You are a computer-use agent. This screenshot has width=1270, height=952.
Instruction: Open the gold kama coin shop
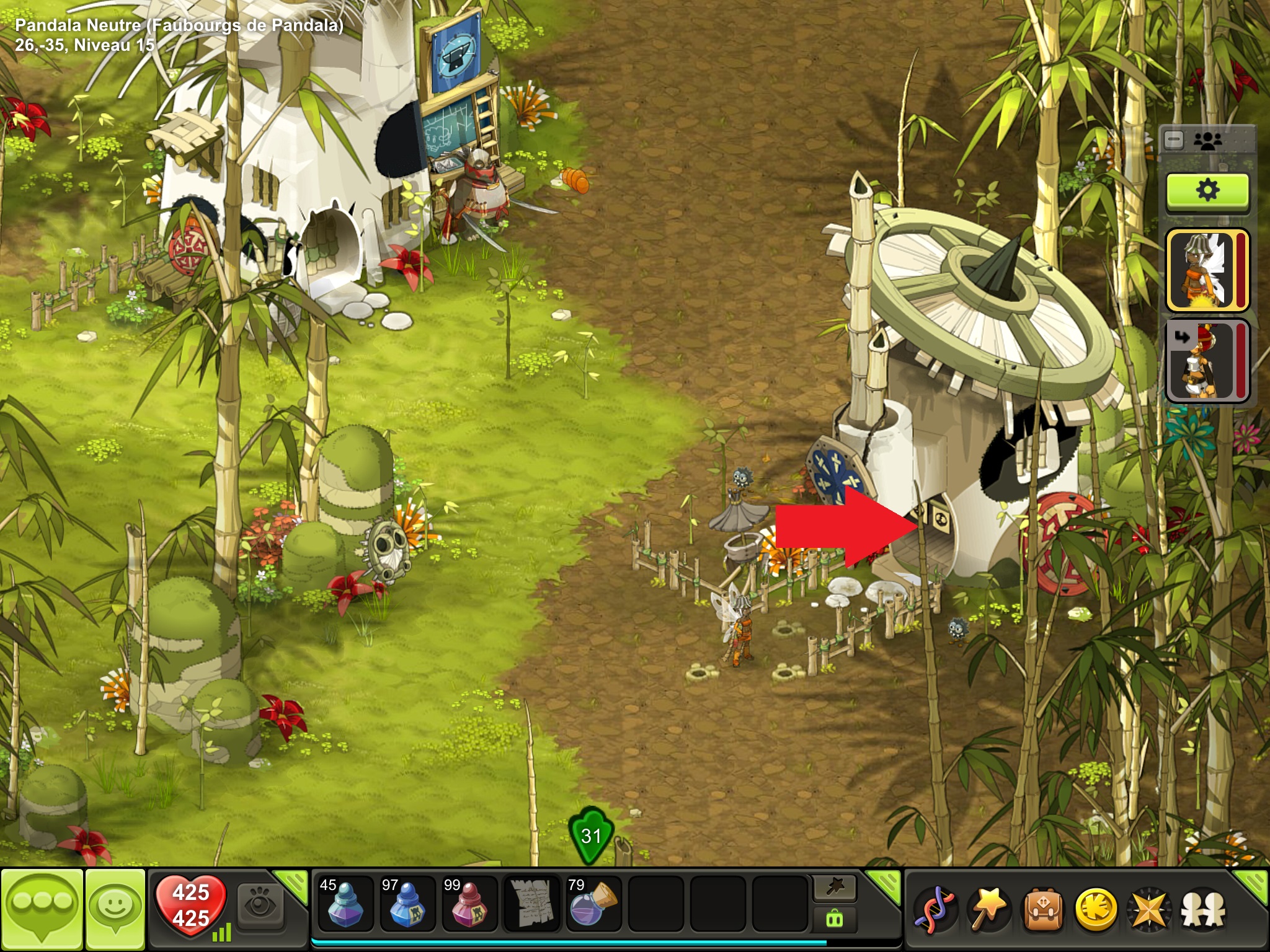tap(1096, 910)
